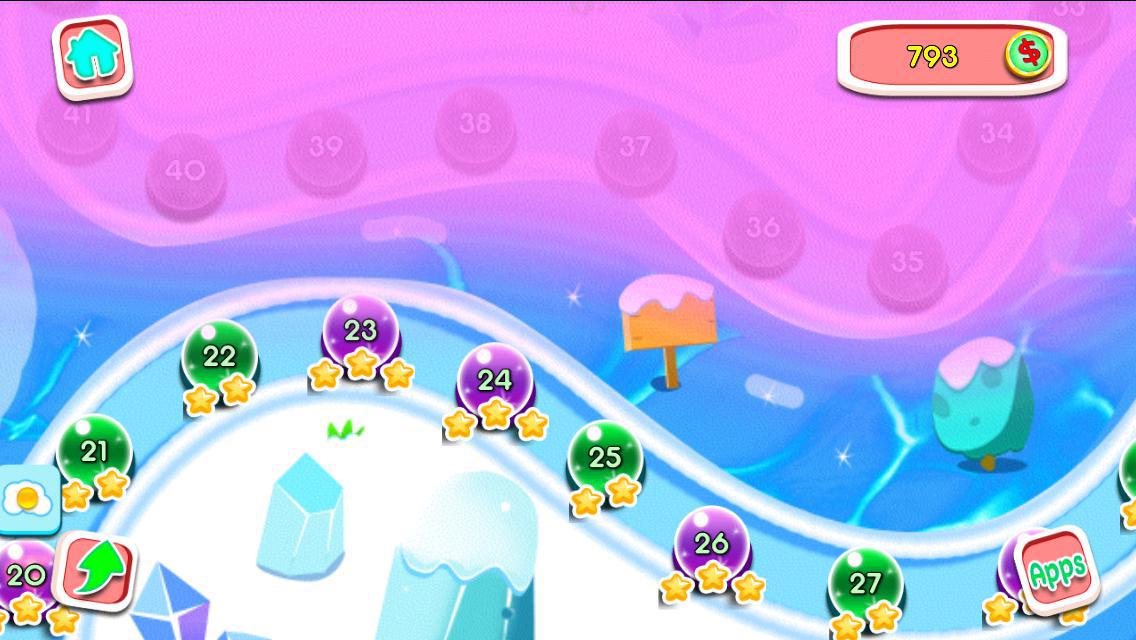Click locked level 34 node
The image size is (1136, 640).
point(996,133)
